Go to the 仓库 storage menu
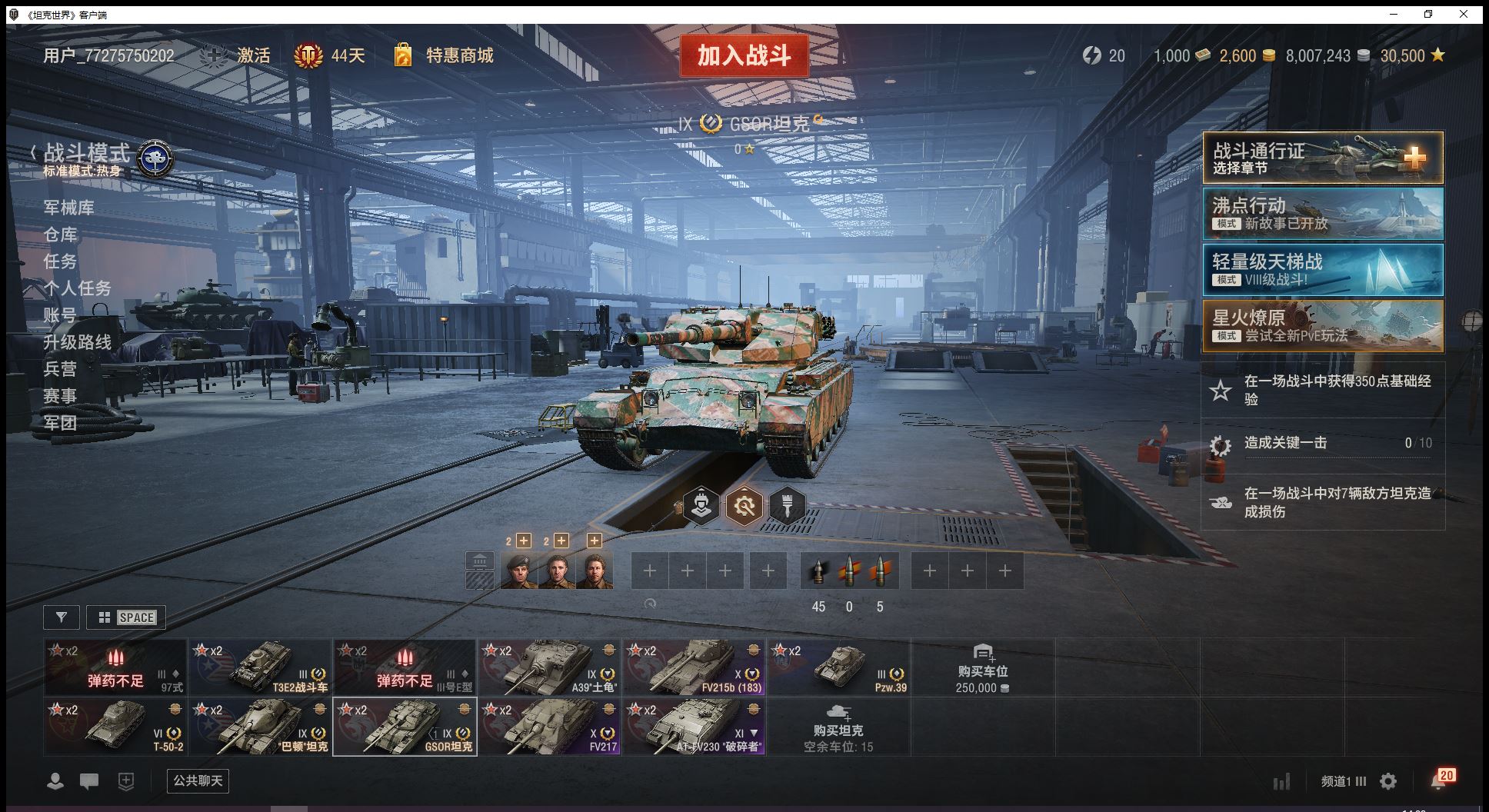Viewport: 1489px width, 812px height. tap(60, 235)
